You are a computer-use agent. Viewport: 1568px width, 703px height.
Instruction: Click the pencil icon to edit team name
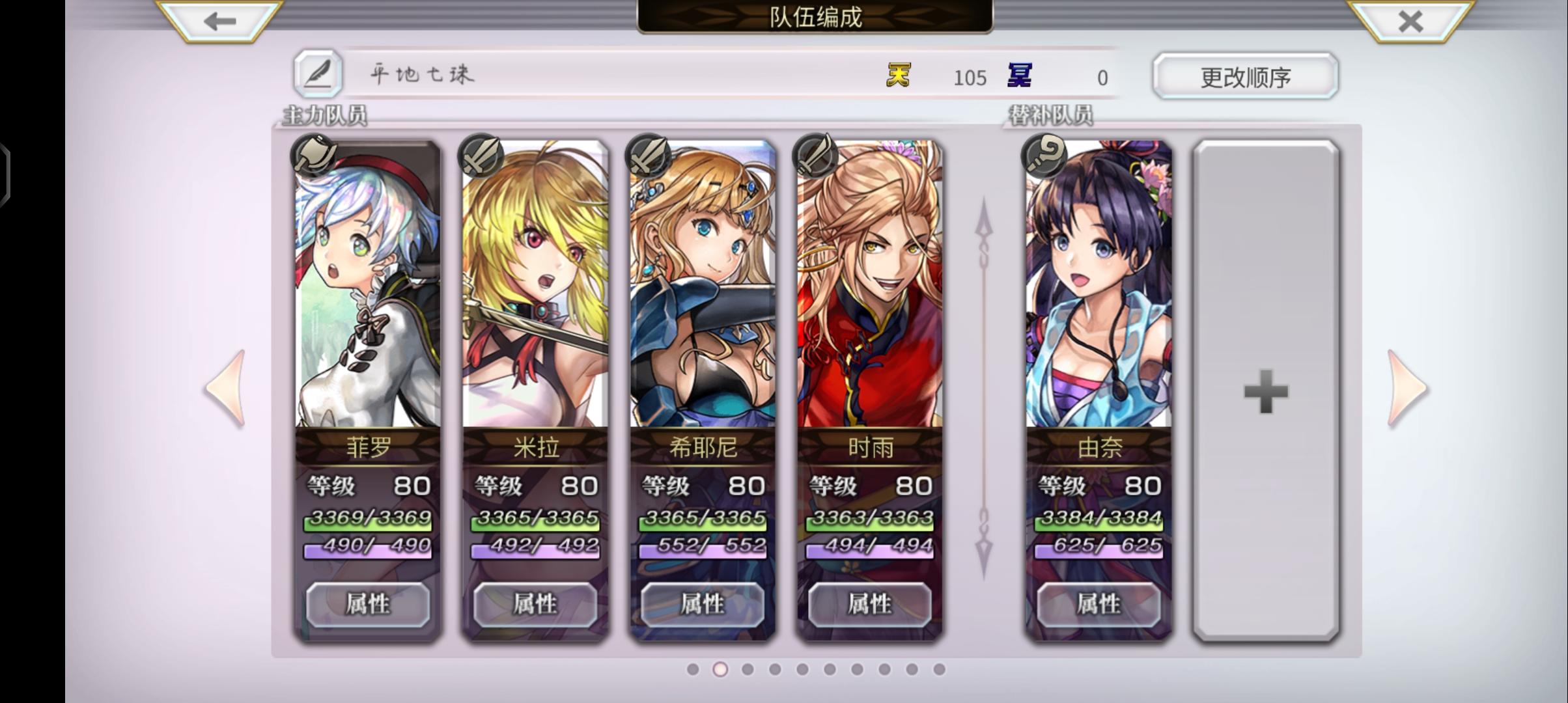[318, 75]
